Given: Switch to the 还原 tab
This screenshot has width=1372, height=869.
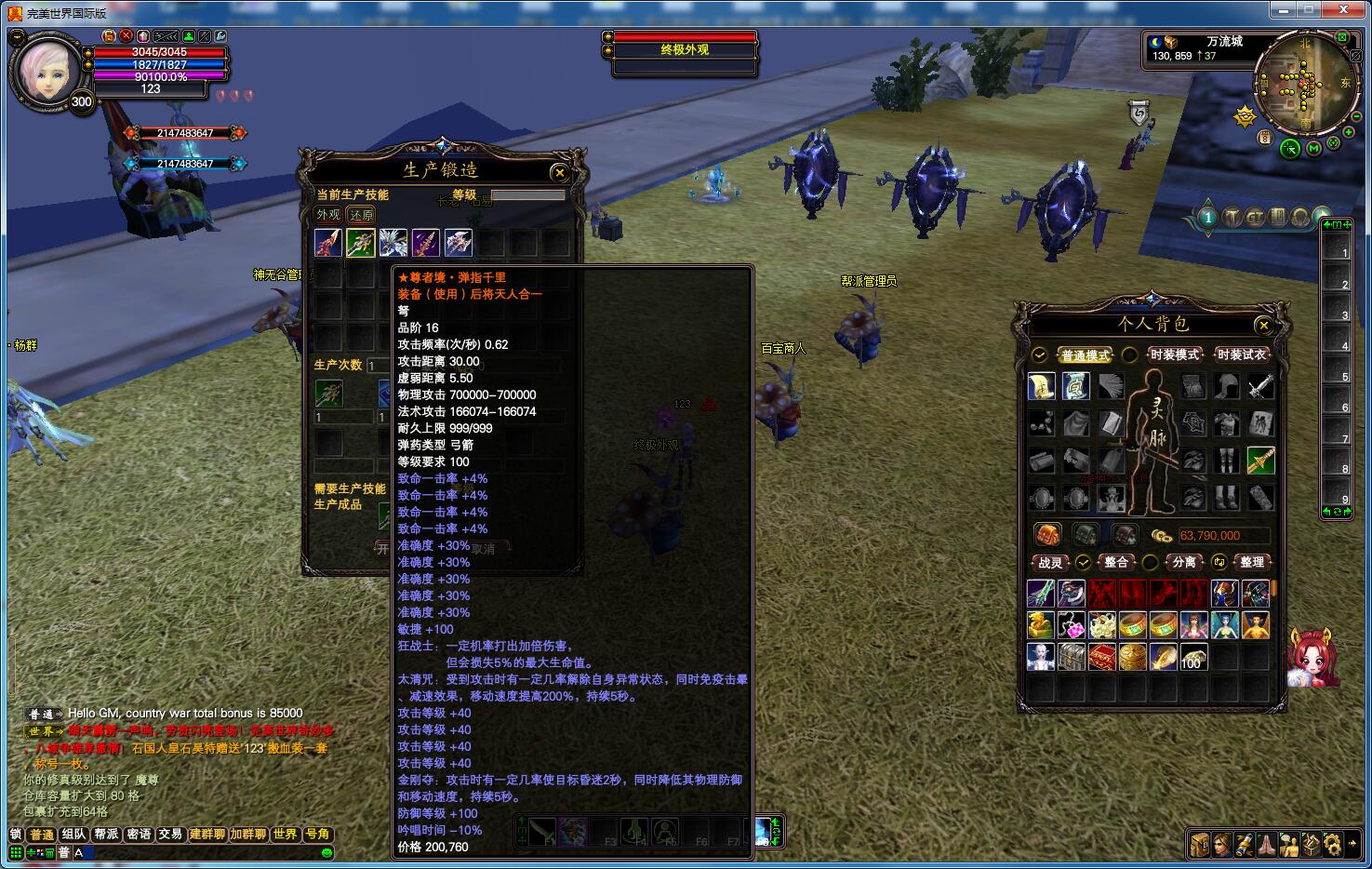Looking at the screenshot, I should point(361,215).
